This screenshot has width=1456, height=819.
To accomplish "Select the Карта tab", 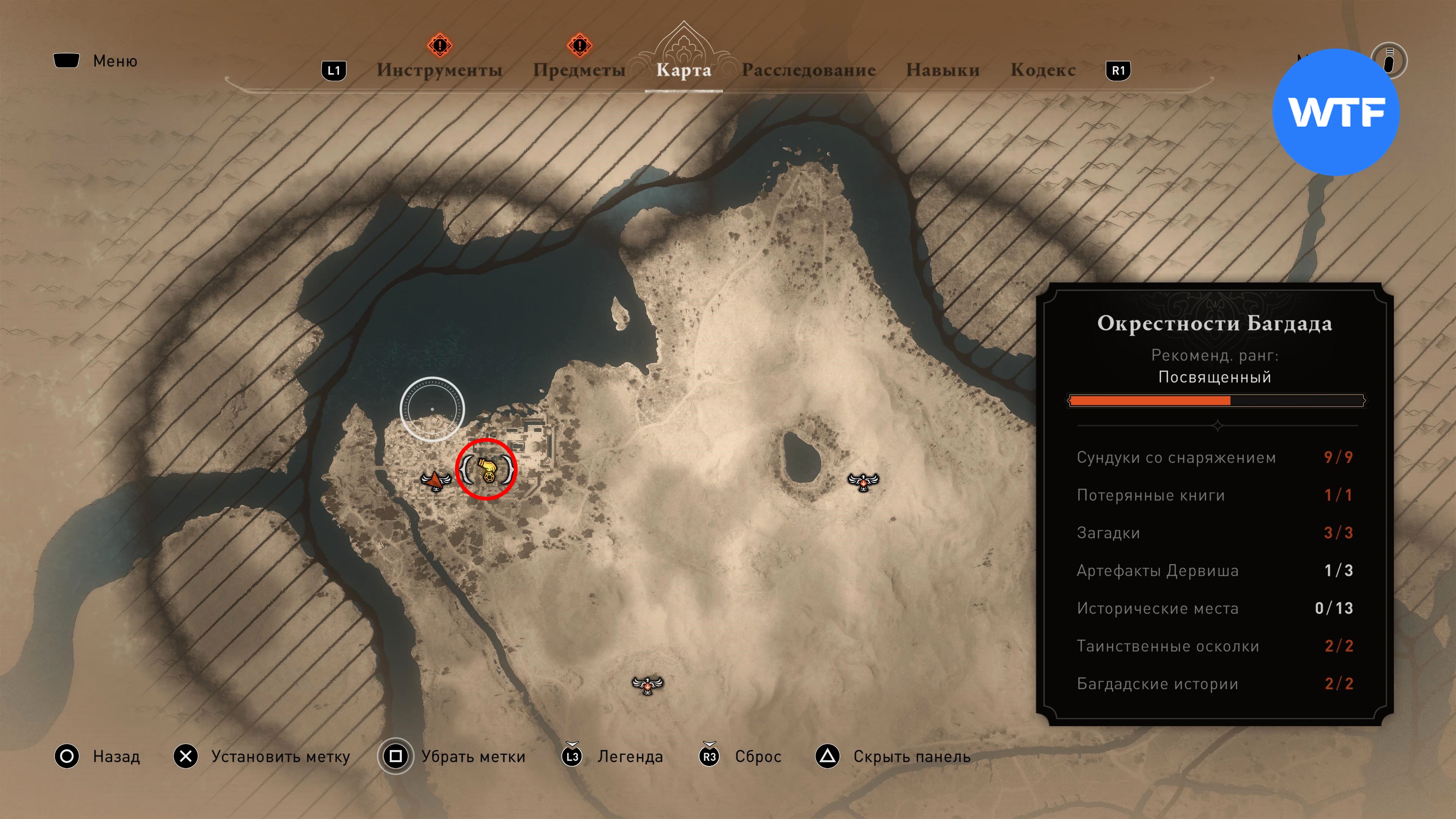I will [683, 70].
